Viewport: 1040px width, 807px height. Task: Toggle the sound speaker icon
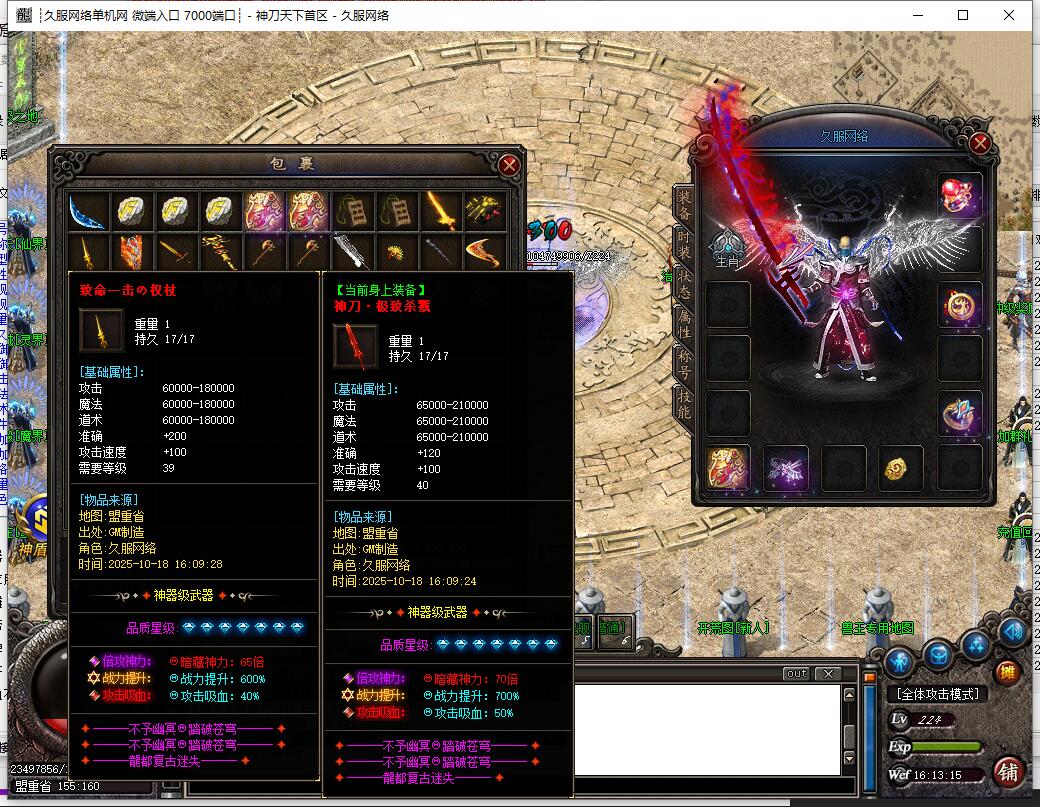click(1012, 631)
